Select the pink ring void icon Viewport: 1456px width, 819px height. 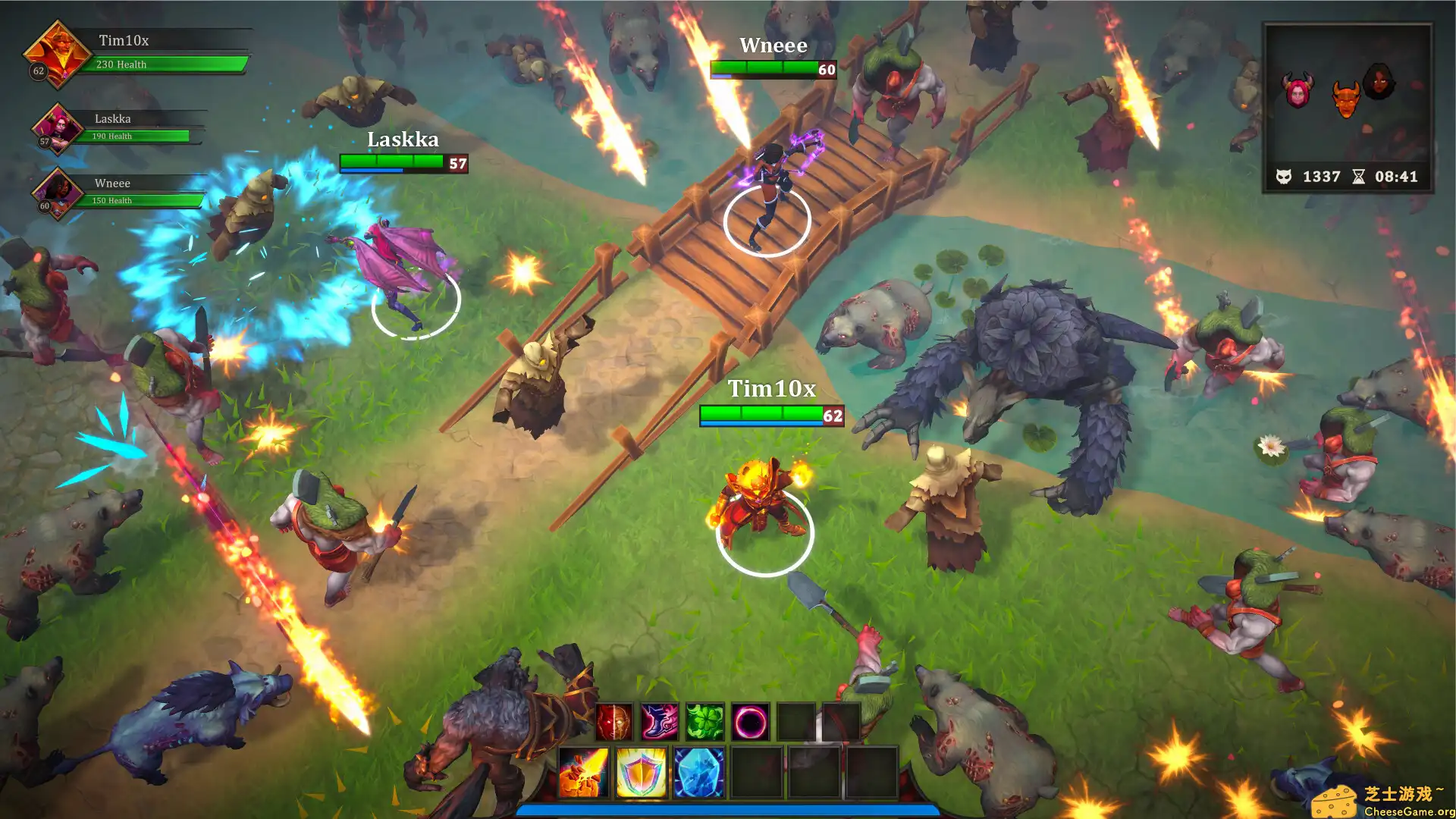(x=751, y=722)
